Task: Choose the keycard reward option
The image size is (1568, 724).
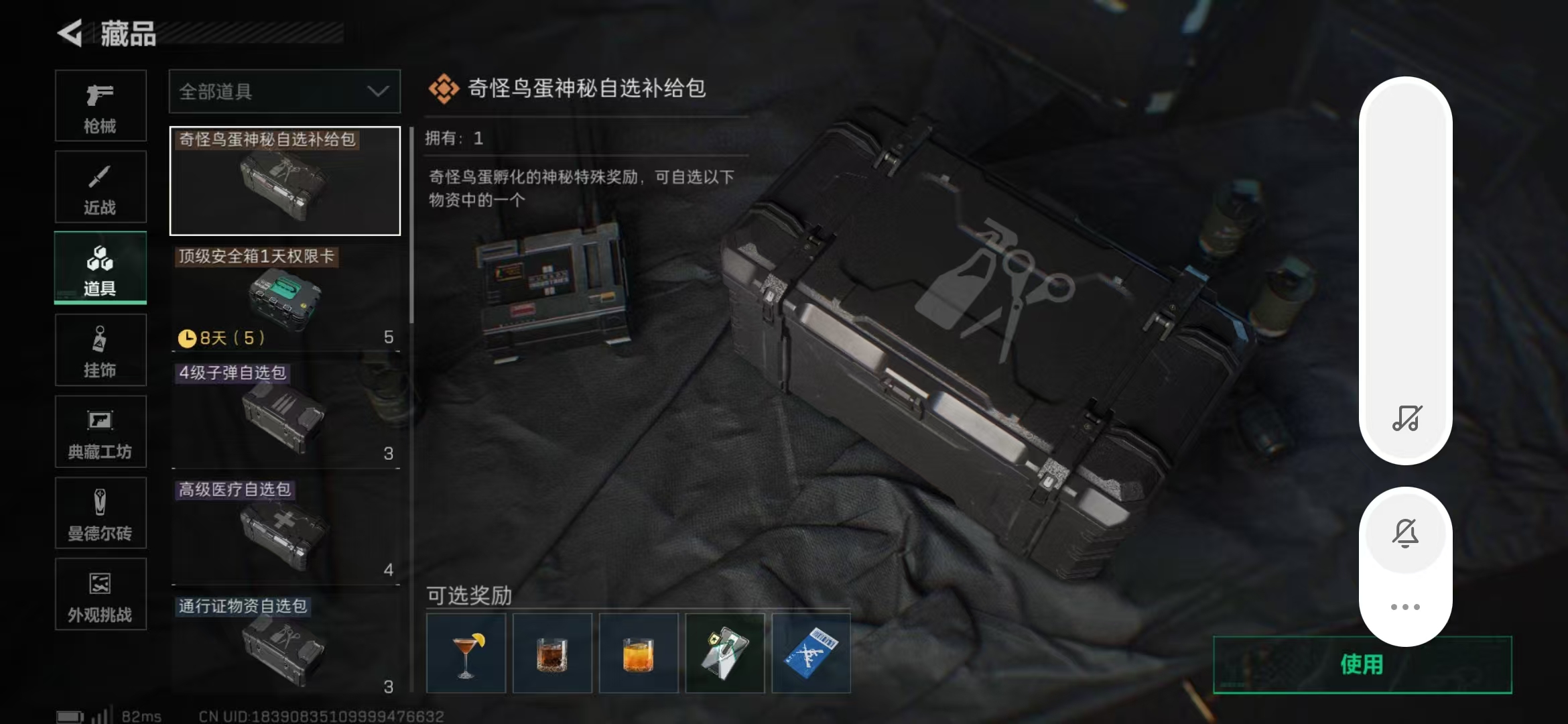Action: [x=725, y=652]
